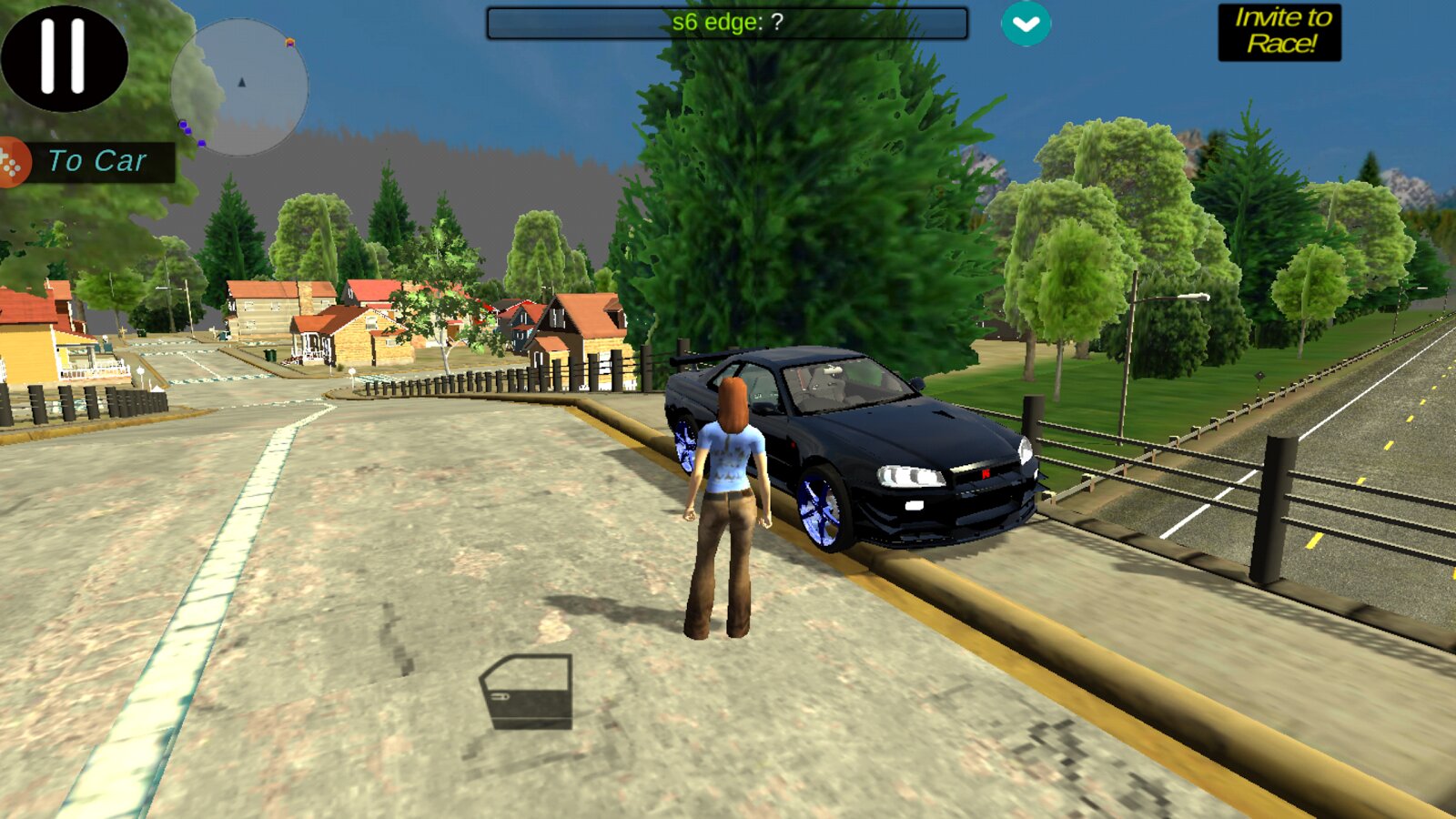Image resolution: width=1456 pixels, height=819 pixels.
Task: Pause the game with the pause button
Action: coord(64,57)
